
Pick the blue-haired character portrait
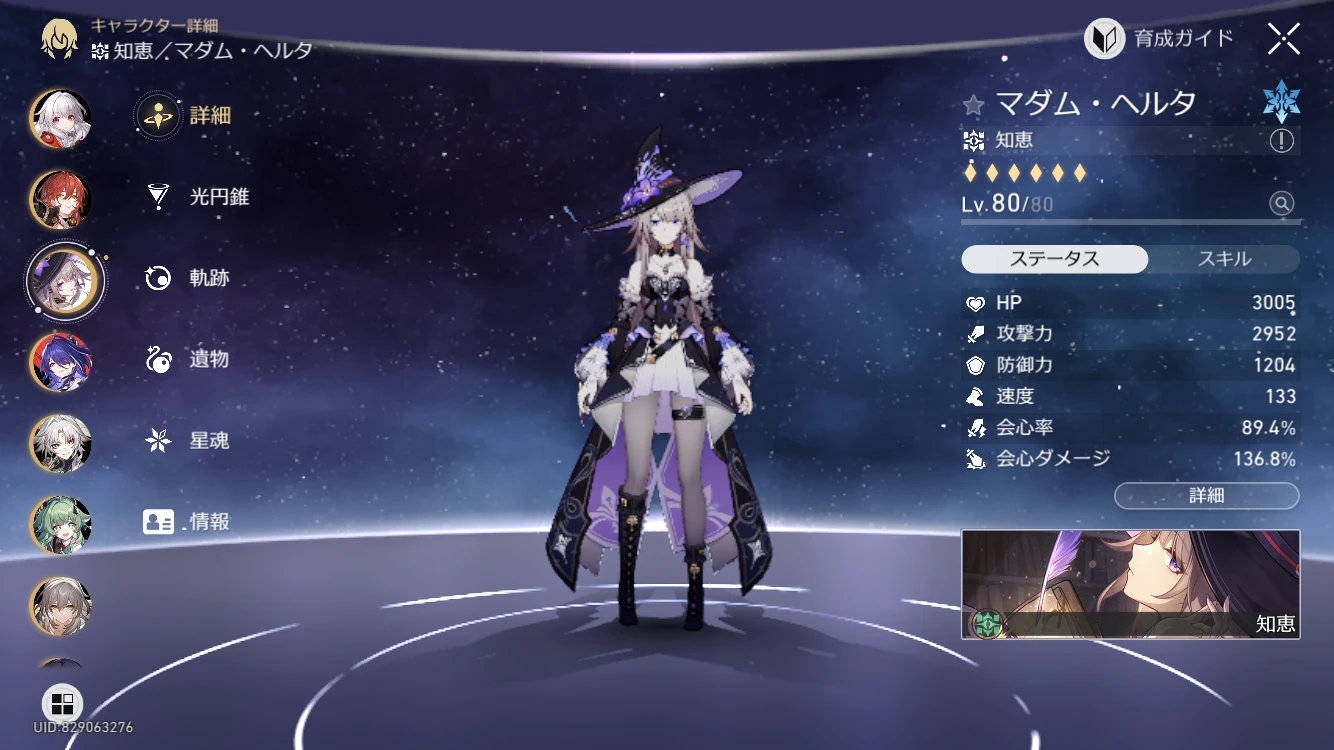[x=61, y=362]
